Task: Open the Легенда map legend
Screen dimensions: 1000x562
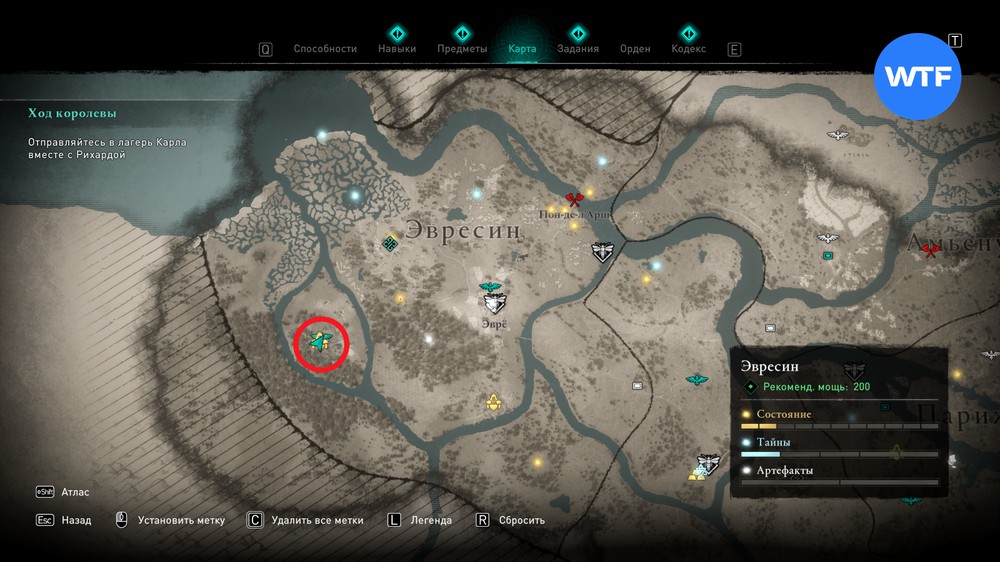Action: point(430,520)
